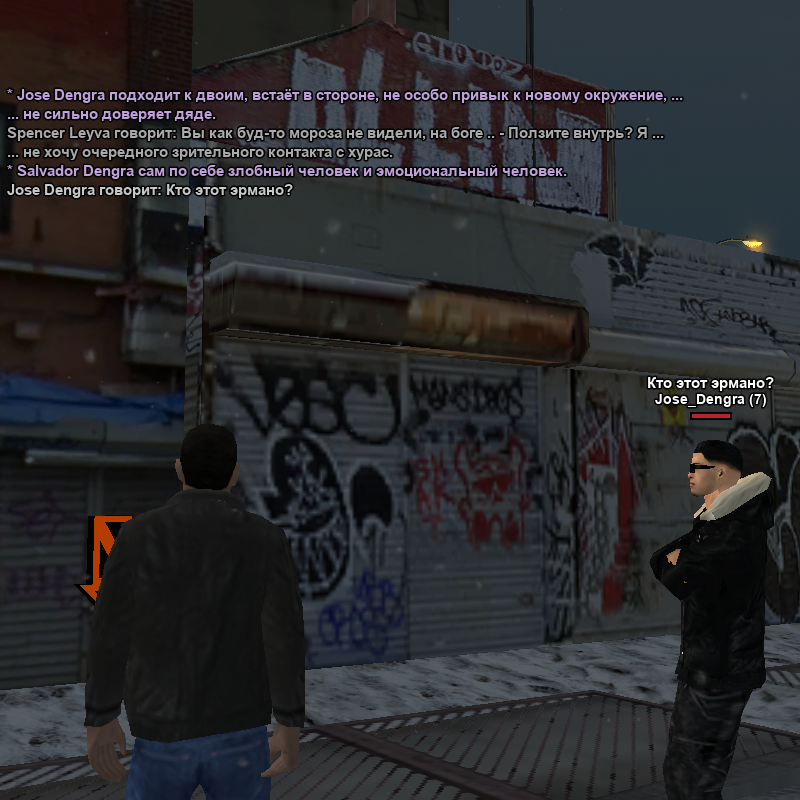800x800 pixels.
Task: Click the last chat line from Jose Dengra
Action: 150,191
